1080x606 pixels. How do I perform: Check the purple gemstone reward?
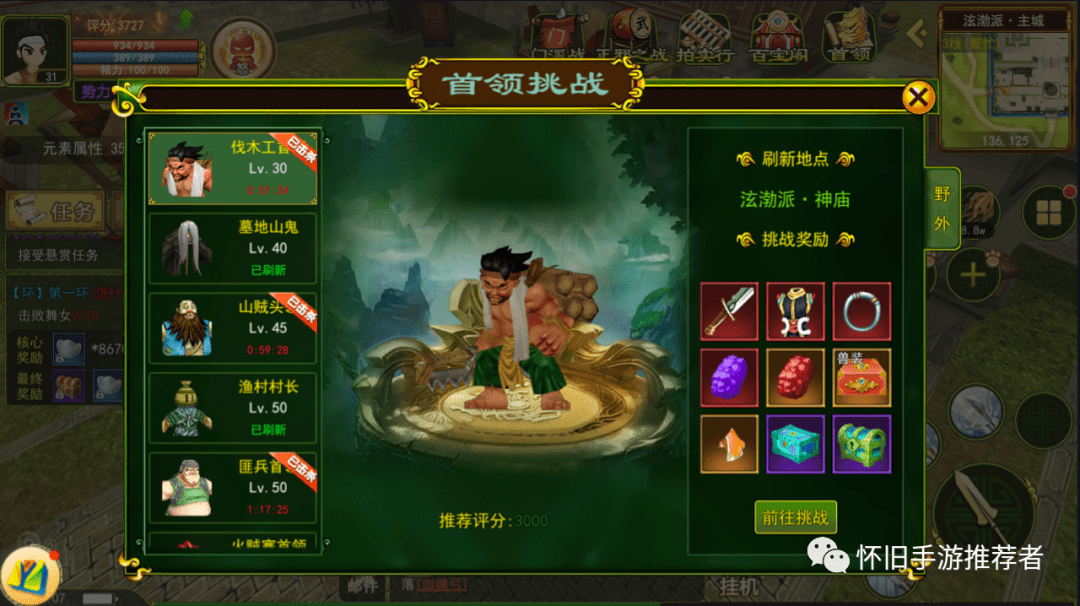(x=729, y=377)
